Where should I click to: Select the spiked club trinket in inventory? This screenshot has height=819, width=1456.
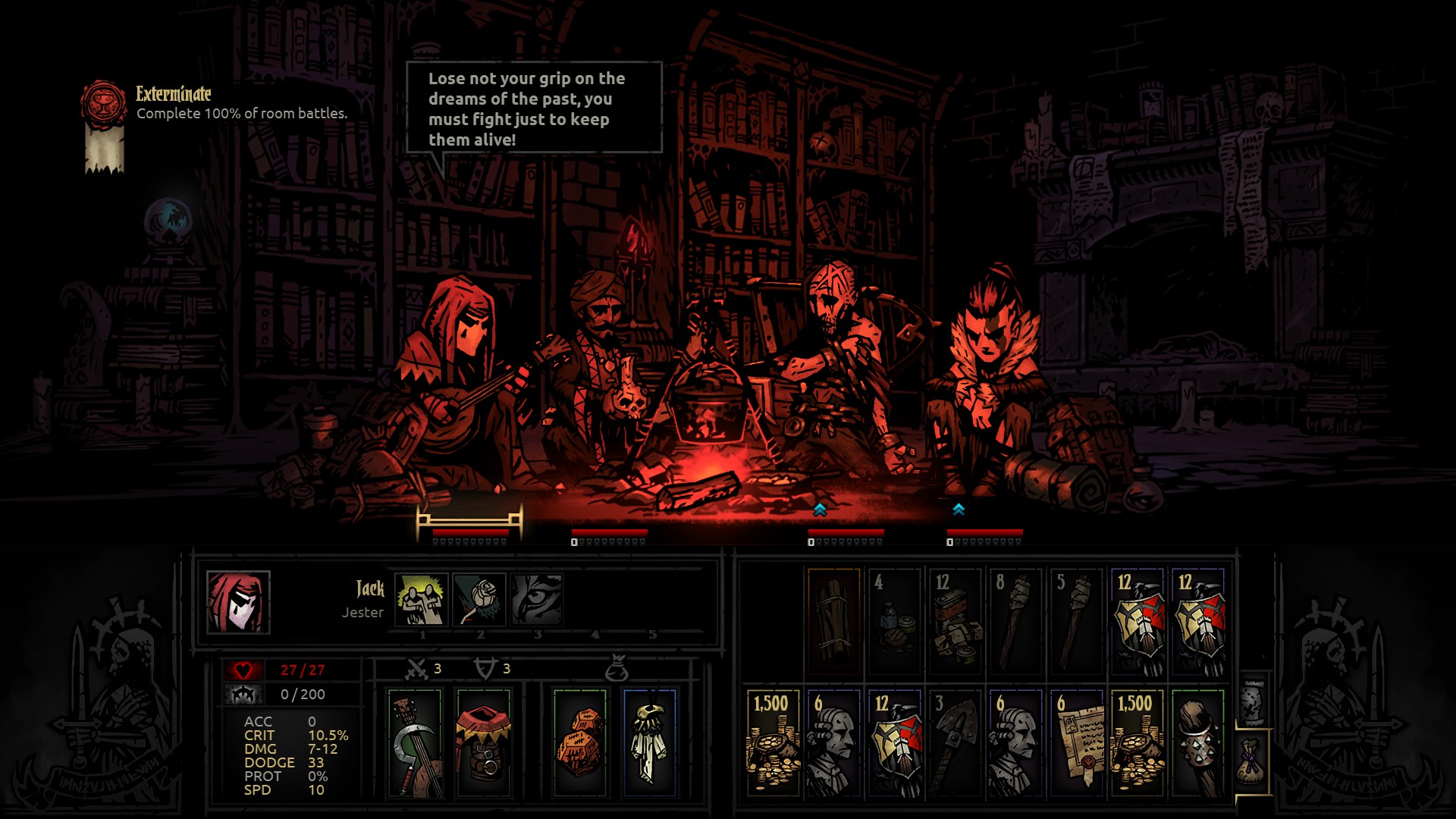tap(1198, 743)
